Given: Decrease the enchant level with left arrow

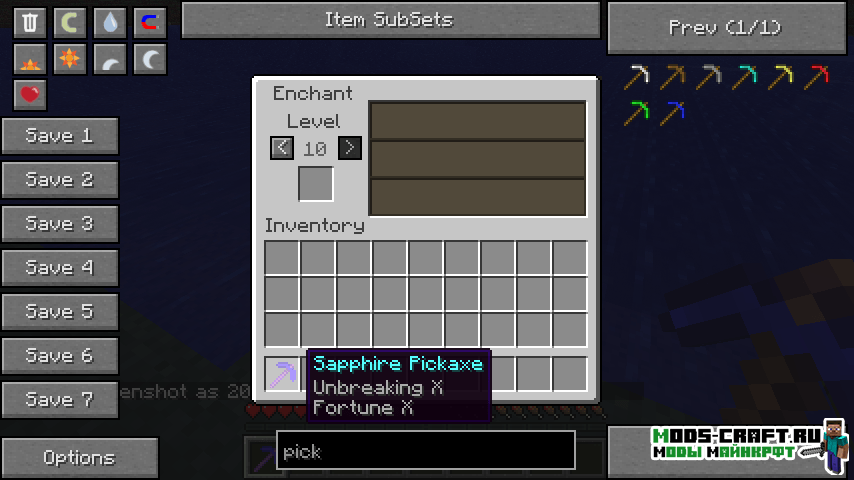Looking at the screenshot, I should click(282, 148).
